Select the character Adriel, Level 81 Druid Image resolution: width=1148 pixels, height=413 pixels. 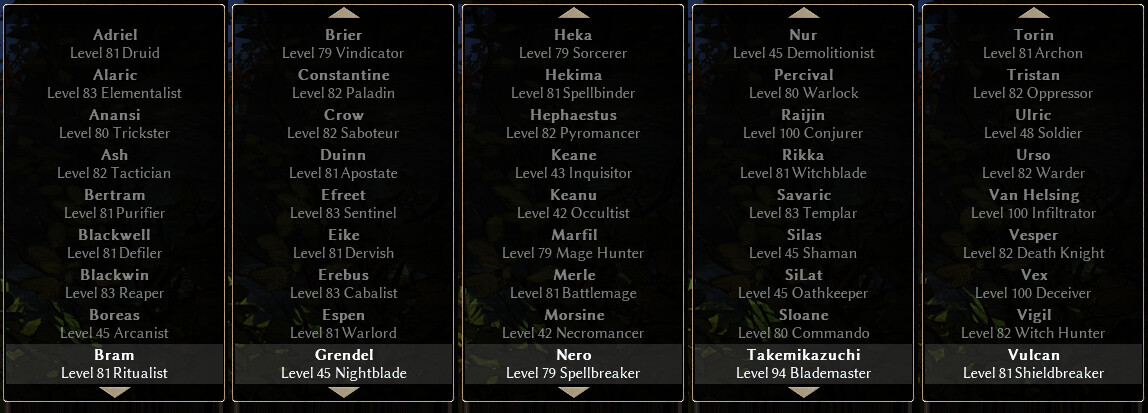(114, 44)
